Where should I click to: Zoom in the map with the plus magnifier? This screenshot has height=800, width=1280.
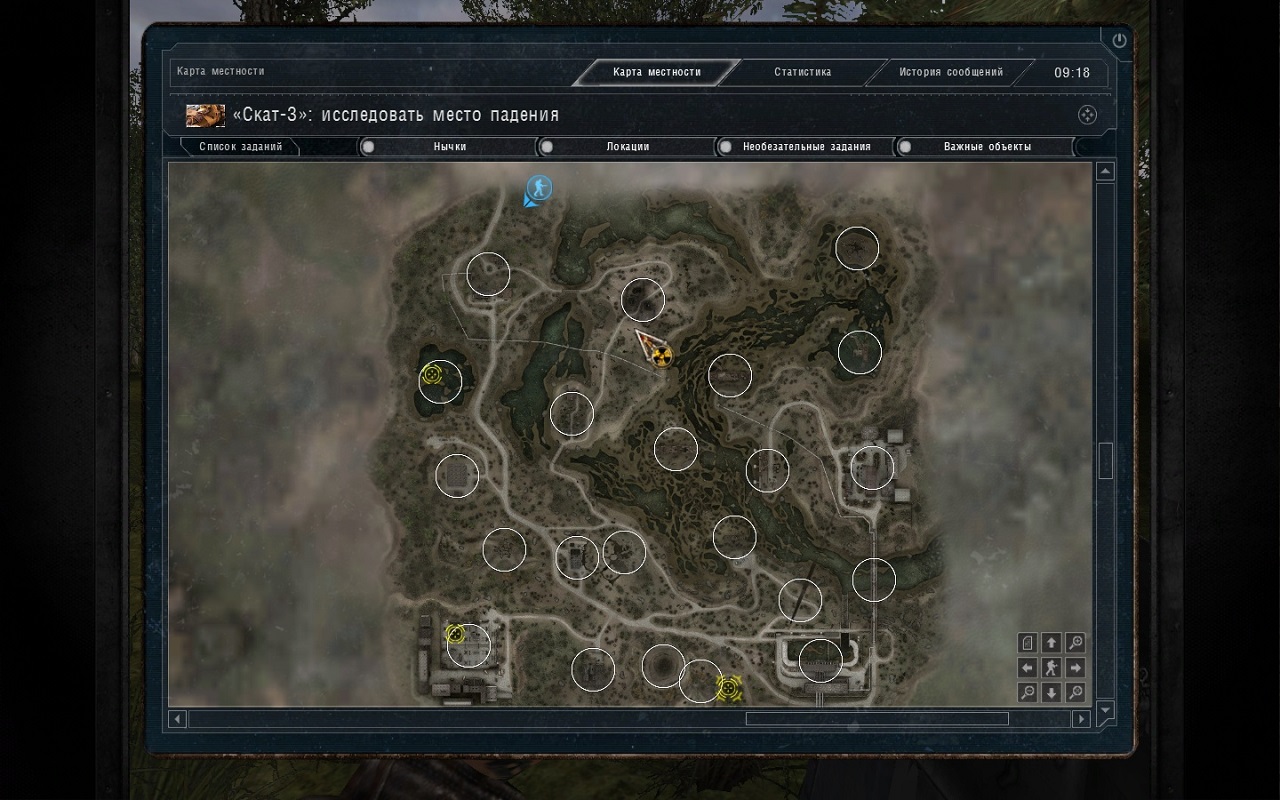(1075, 643)
